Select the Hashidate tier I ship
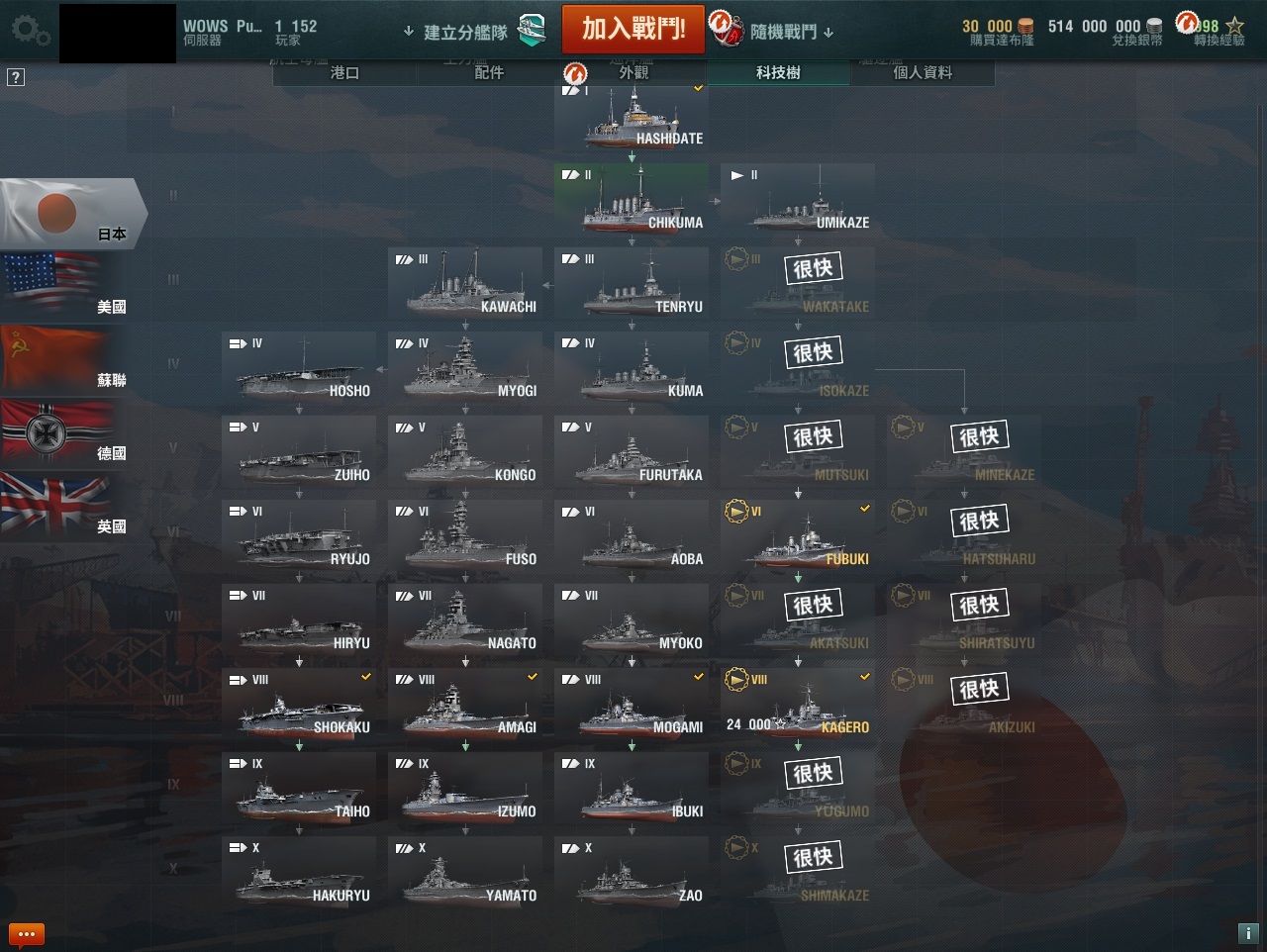The height and width of the screenshot is (952, 1267). 632,119
